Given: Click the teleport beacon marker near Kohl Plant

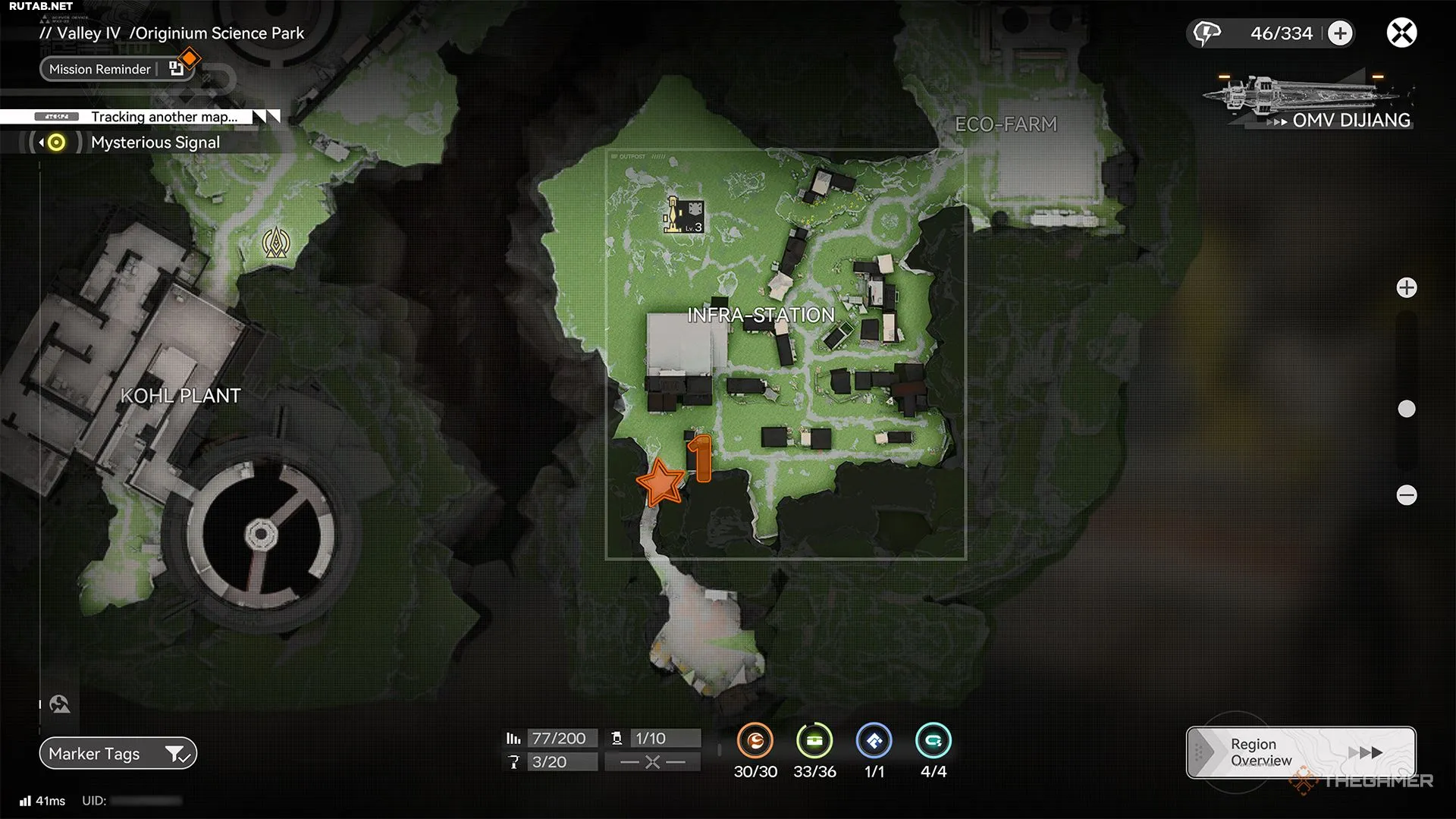Looking at the screenshot, I should click(x=276, y=243).
